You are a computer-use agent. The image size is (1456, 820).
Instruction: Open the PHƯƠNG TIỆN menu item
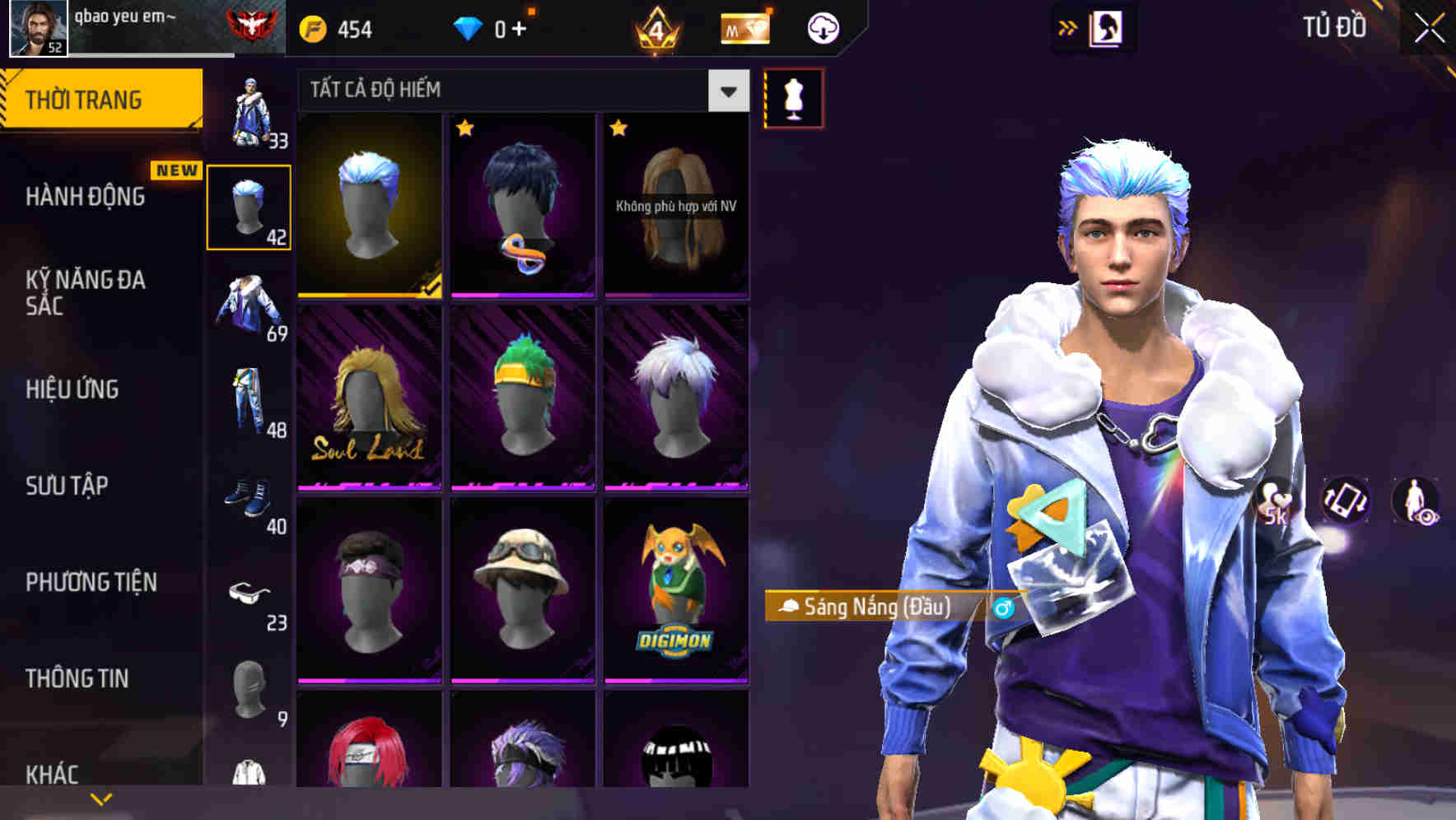click(91, 581)
